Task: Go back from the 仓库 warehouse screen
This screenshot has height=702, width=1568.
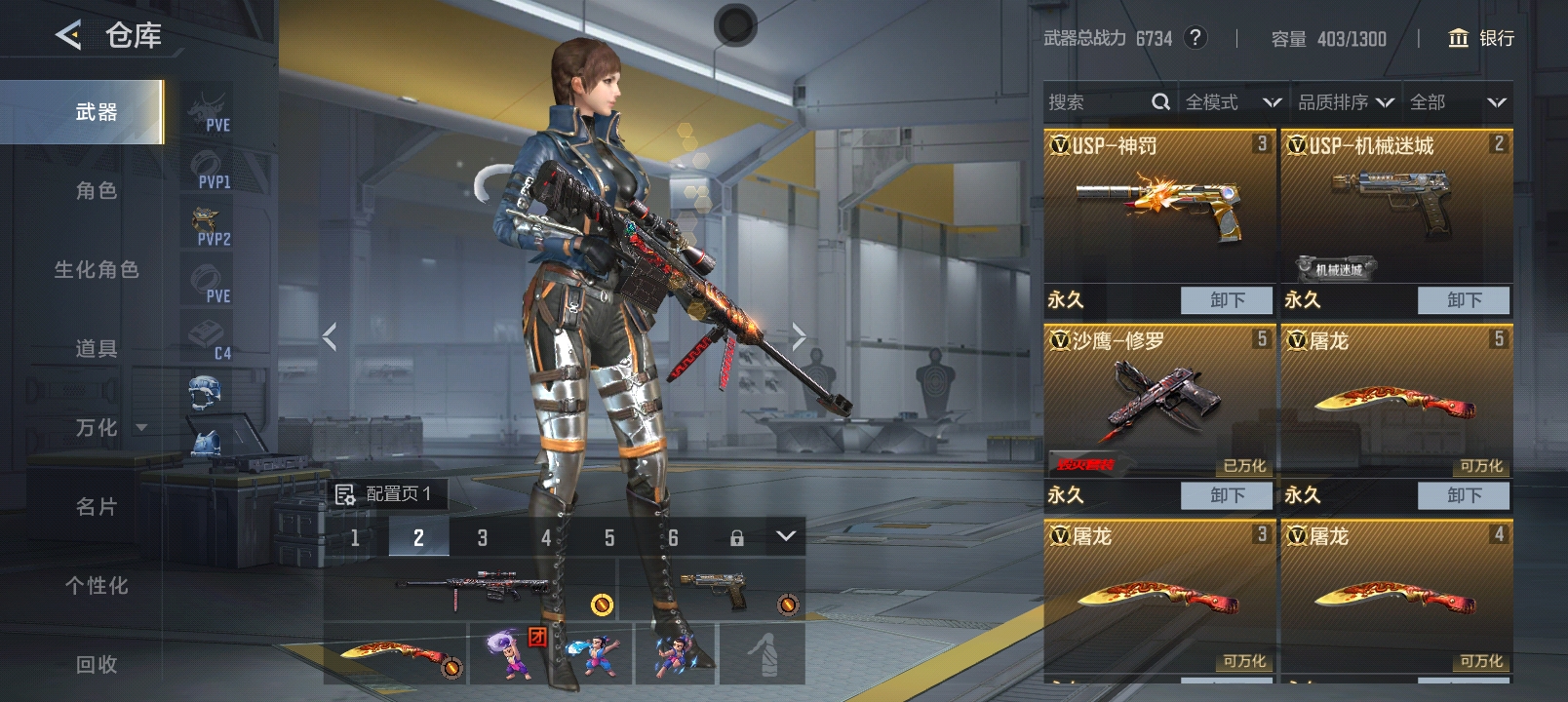Action: click(68, 36)
